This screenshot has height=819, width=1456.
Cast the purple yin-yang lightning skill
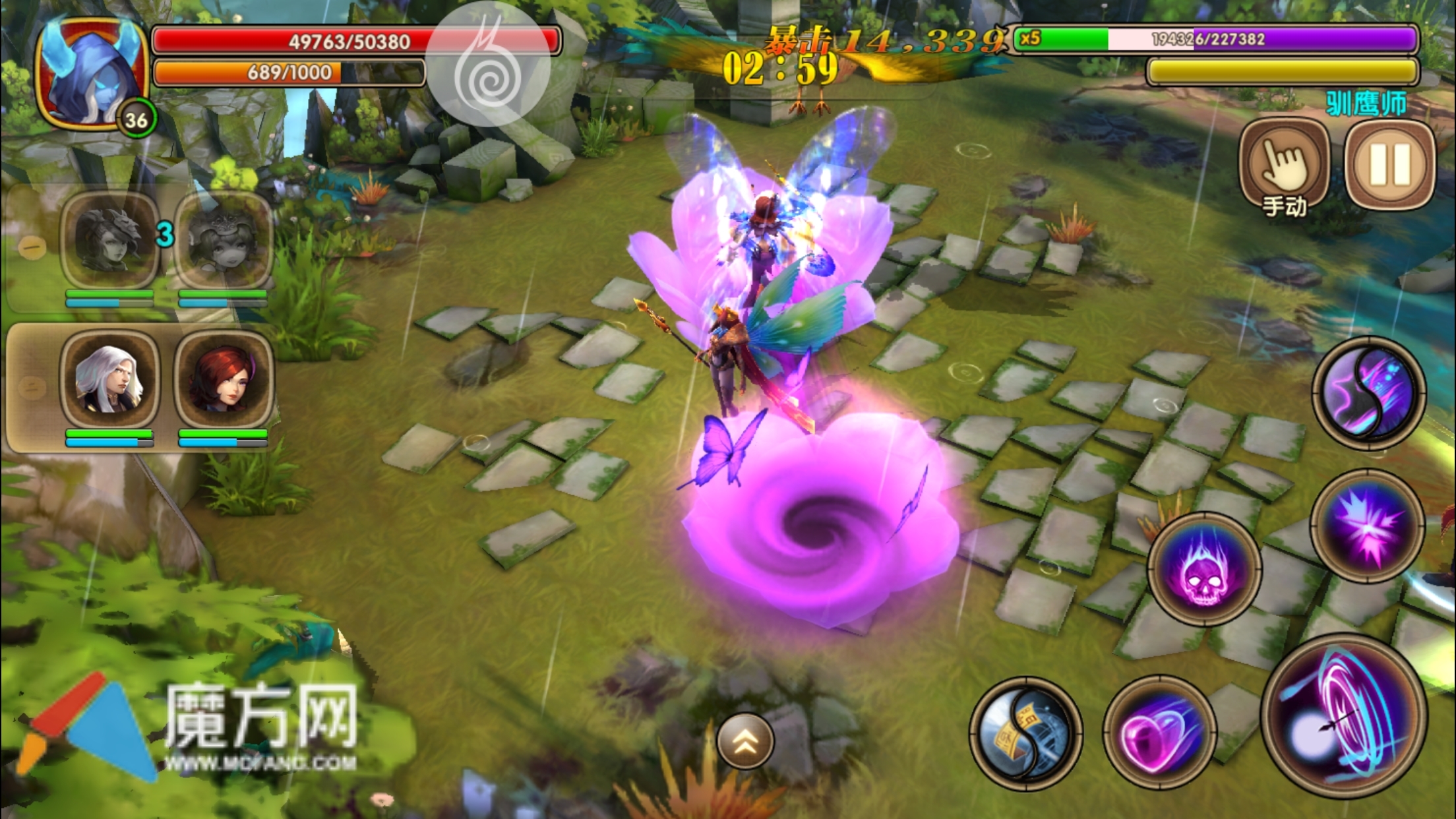[x=1368, y=393]
